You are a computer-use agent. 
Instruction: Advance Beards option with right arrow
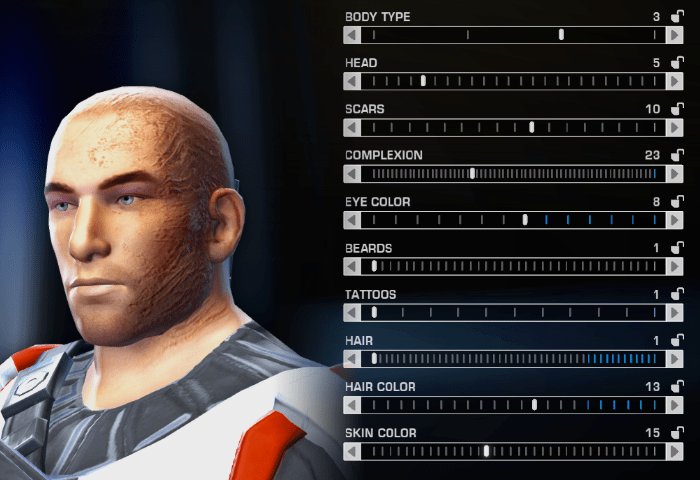pos(676,266)
